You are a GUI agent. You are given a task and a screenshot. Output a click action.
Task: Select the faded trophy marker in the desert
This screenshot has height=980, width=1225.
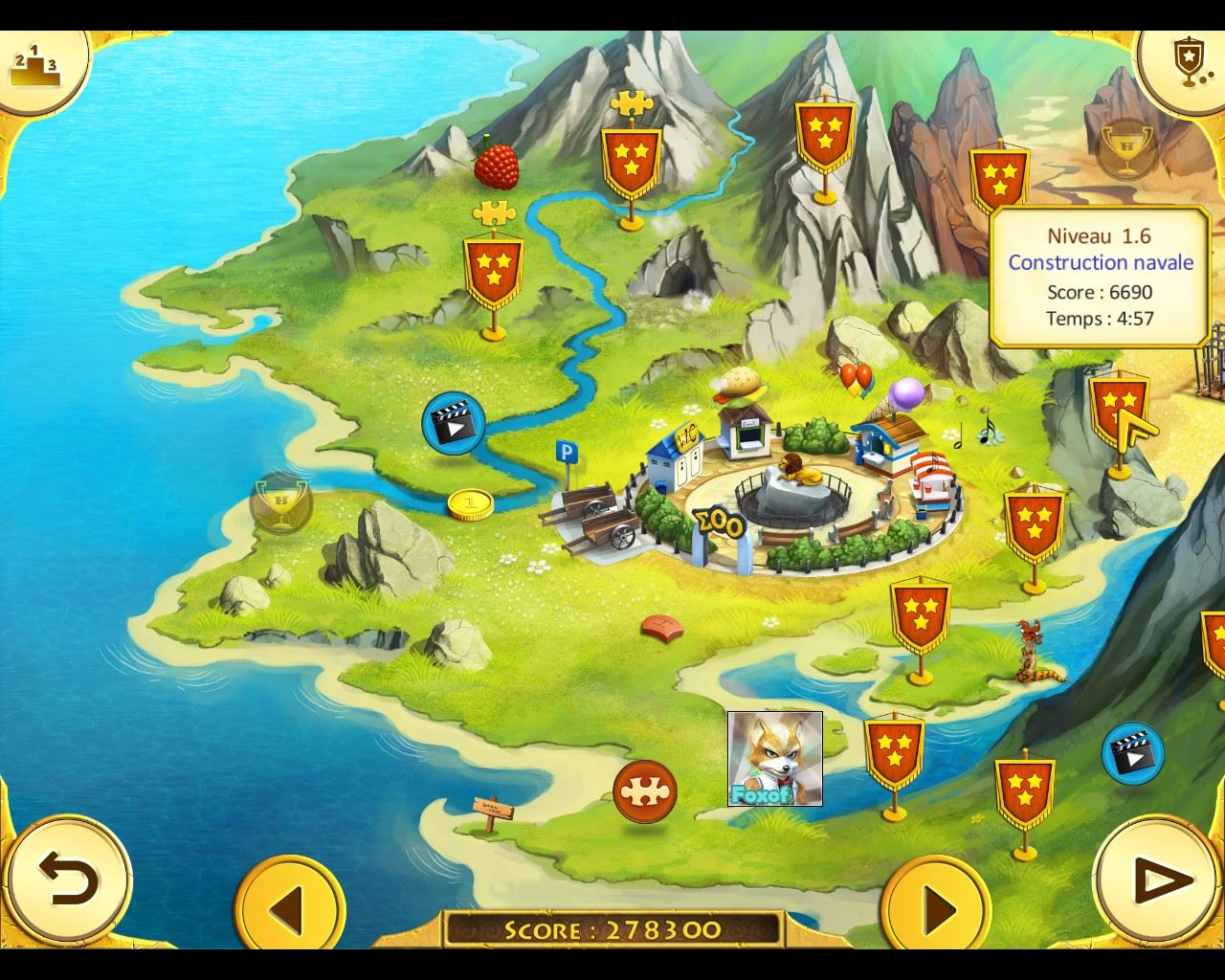(1126, 148)
